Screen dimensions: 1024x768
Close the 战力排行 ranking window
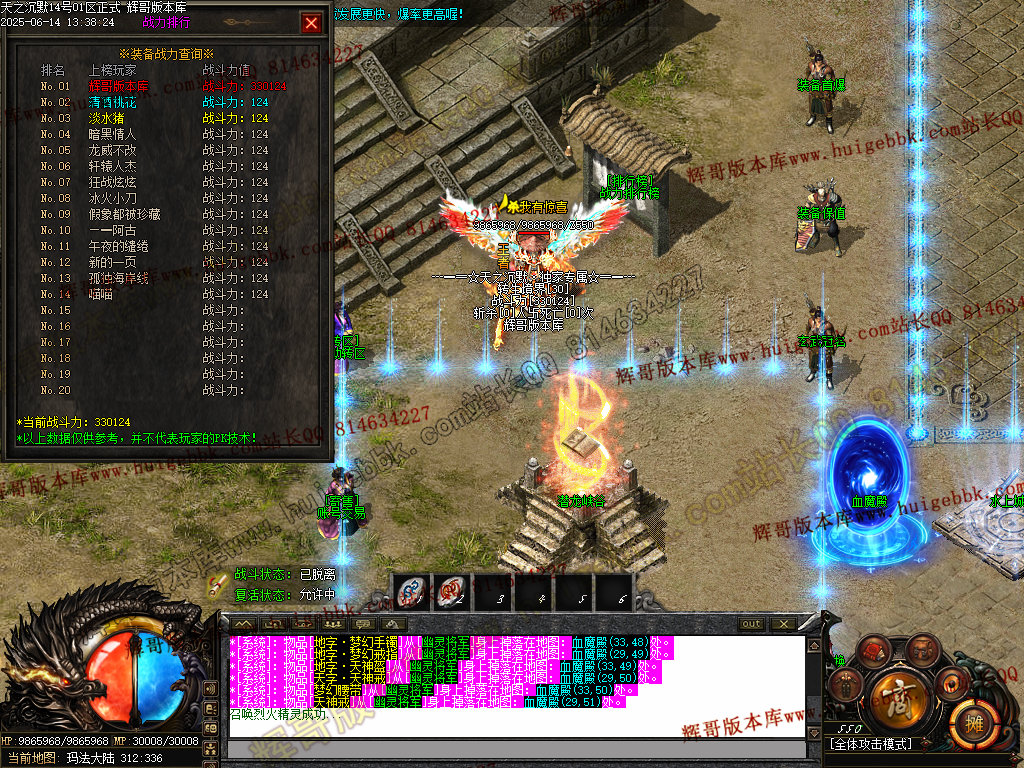tap(312, 23)
